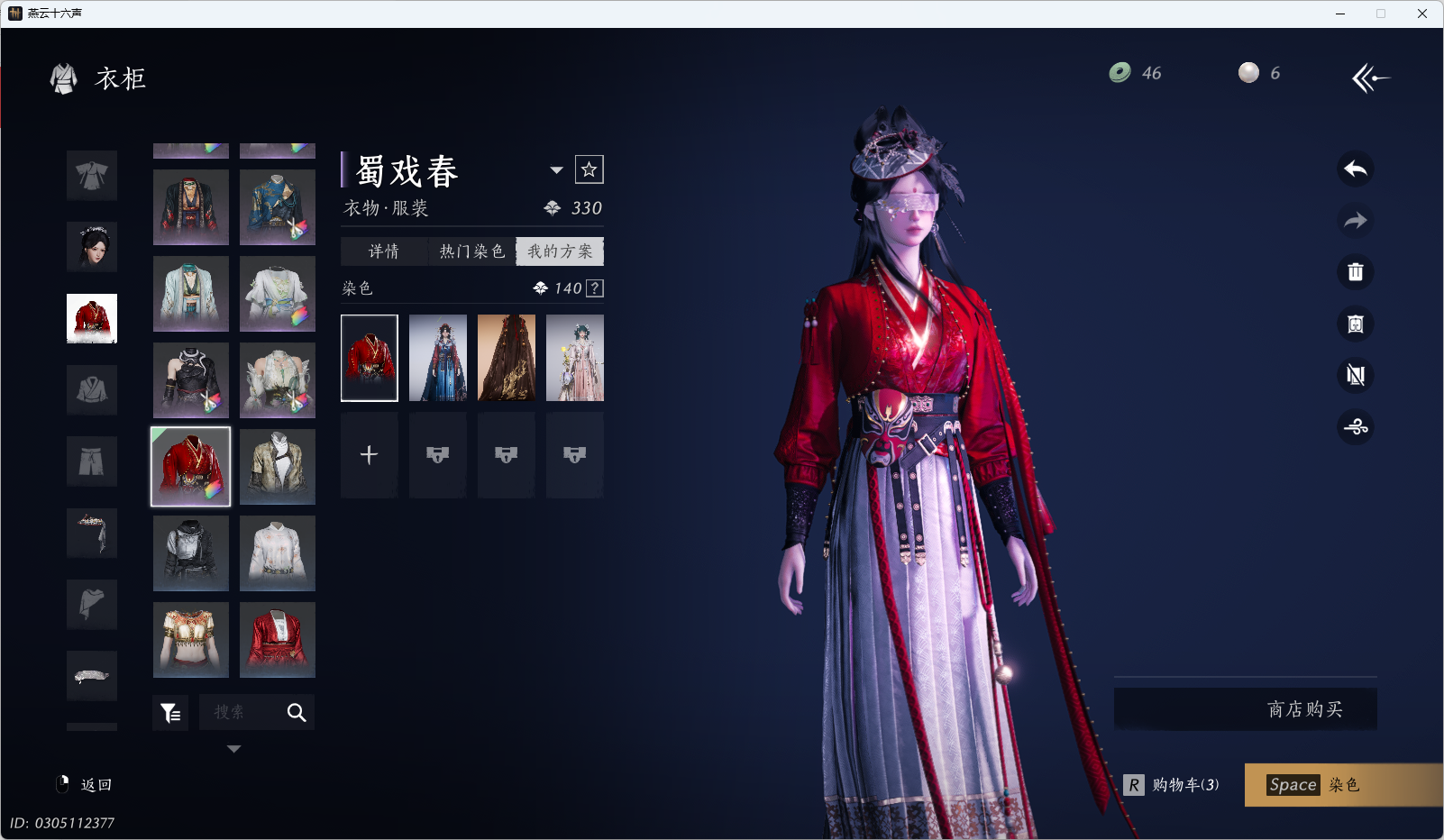Click the trash can icon
1444x840 pixels.
coord(1355,272)
